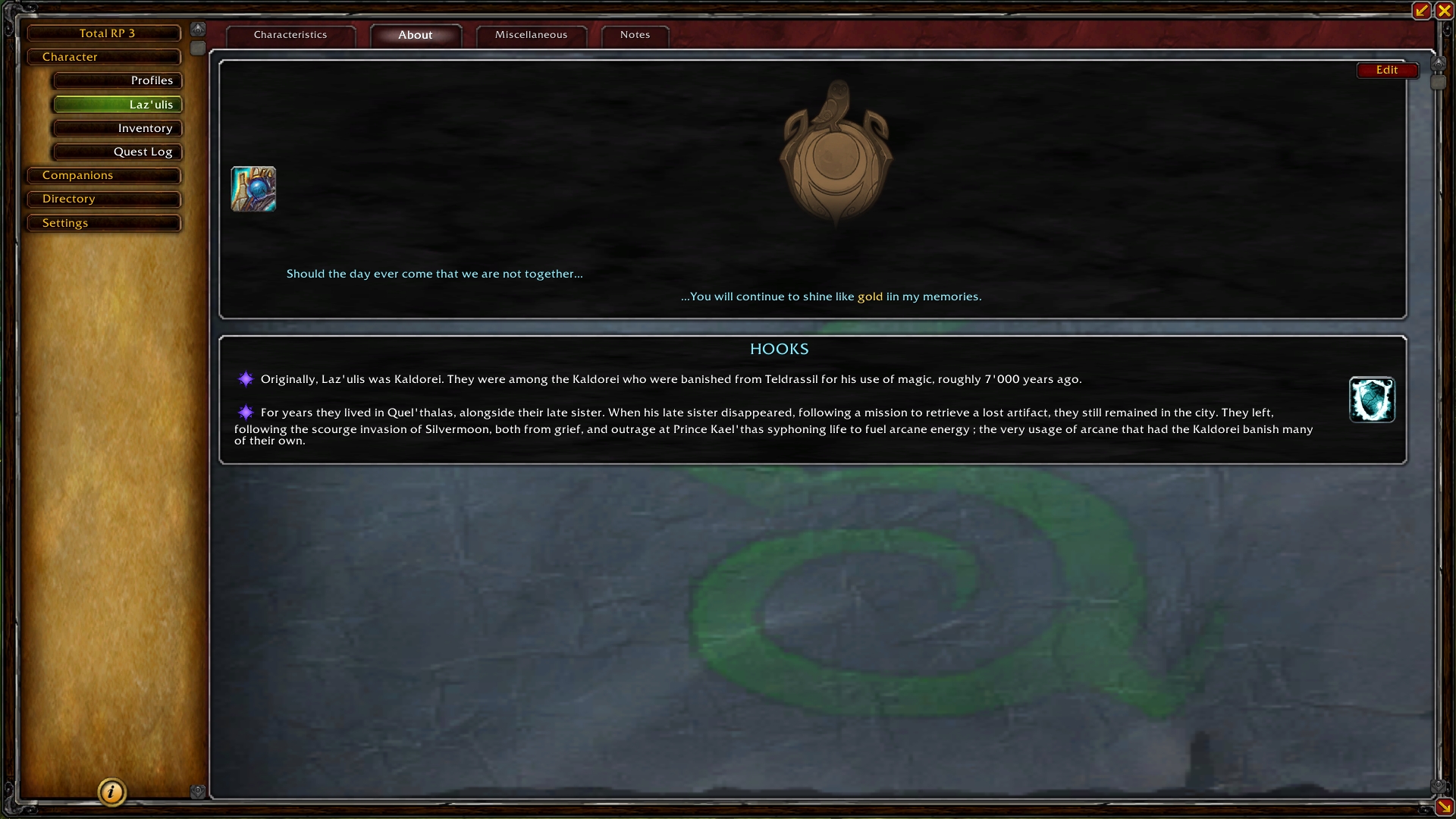The height and width of the screenshot is (819, 1456).
Task: Switch to the About tab
Action: point(416,35)
